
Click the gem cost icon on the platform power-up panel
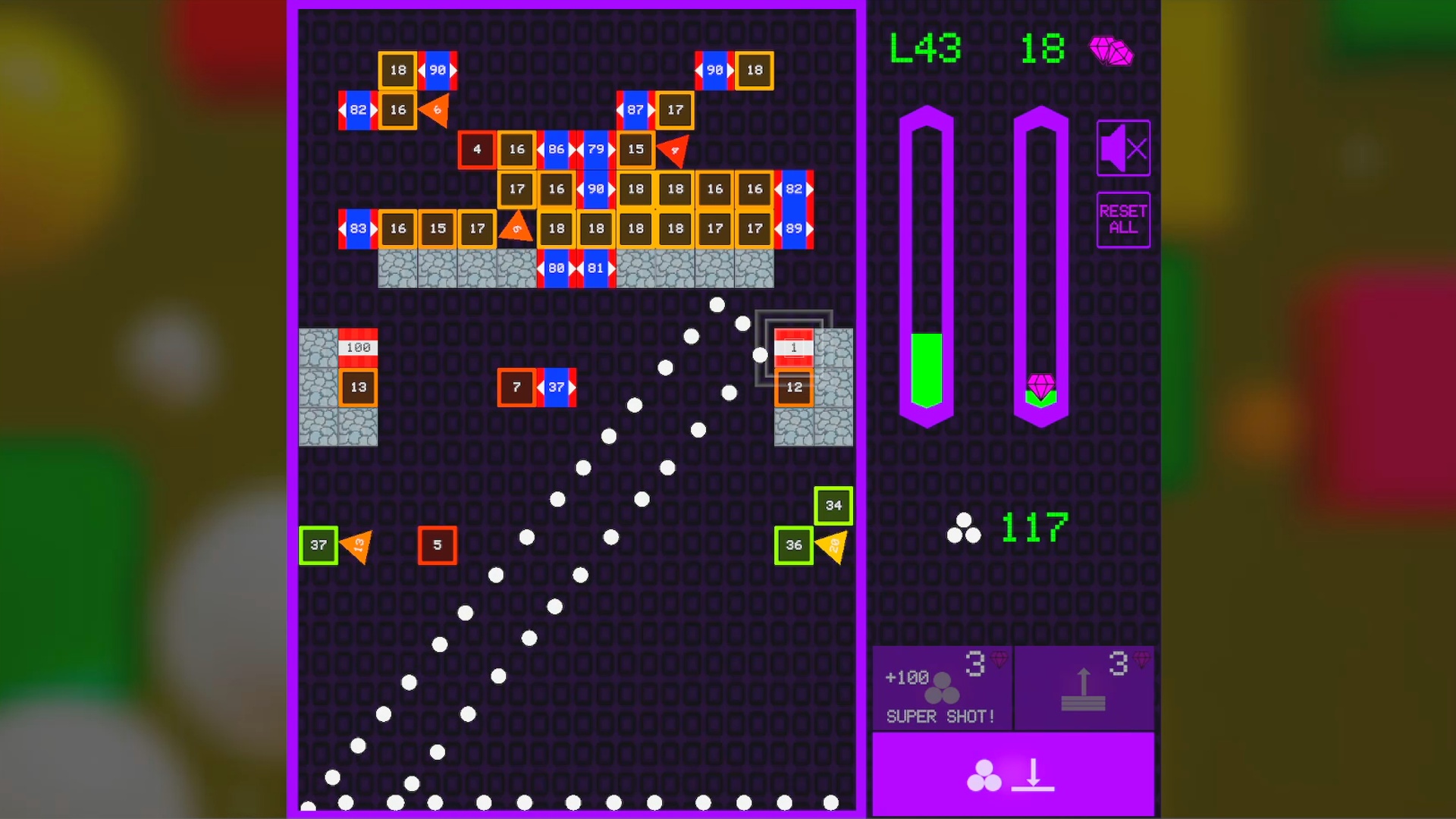[x=1142, y=660]
